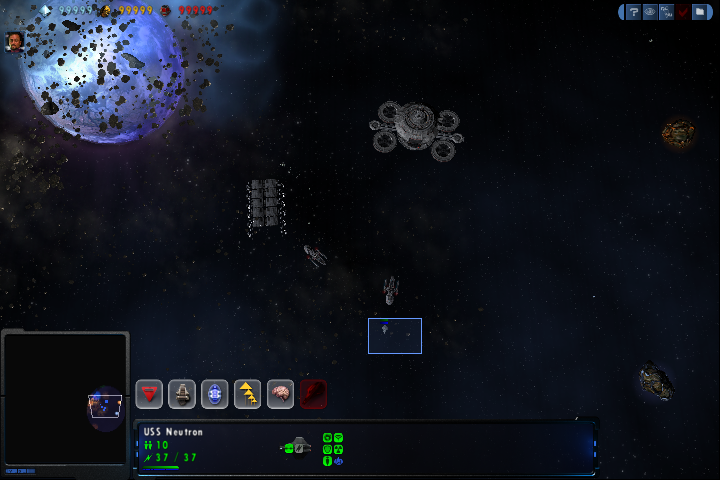Select the ship silhouette command button

coord(182,394)
